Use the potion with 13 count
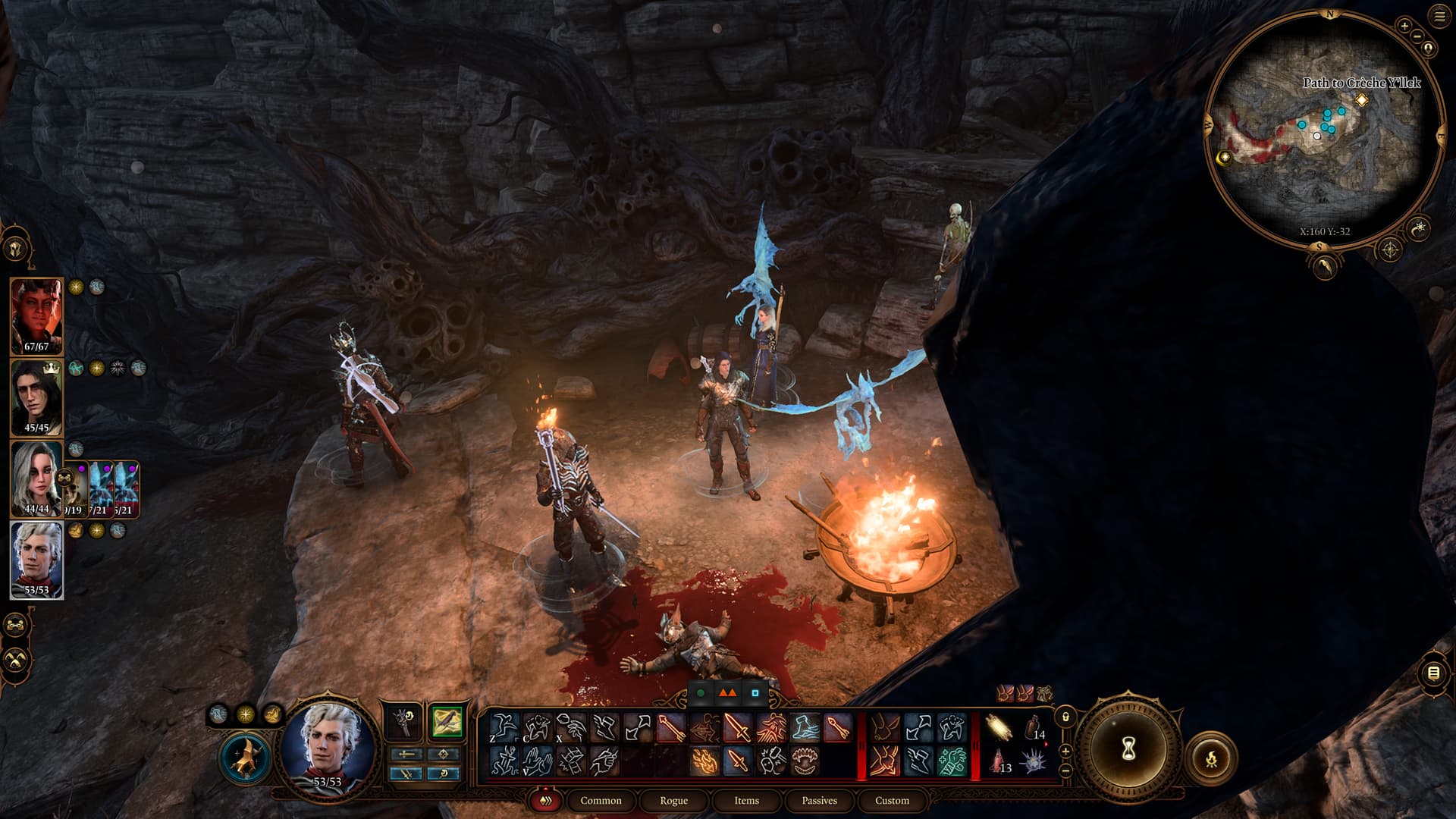The height and width of the screenshot is (819, 1456). pos(999,761)
